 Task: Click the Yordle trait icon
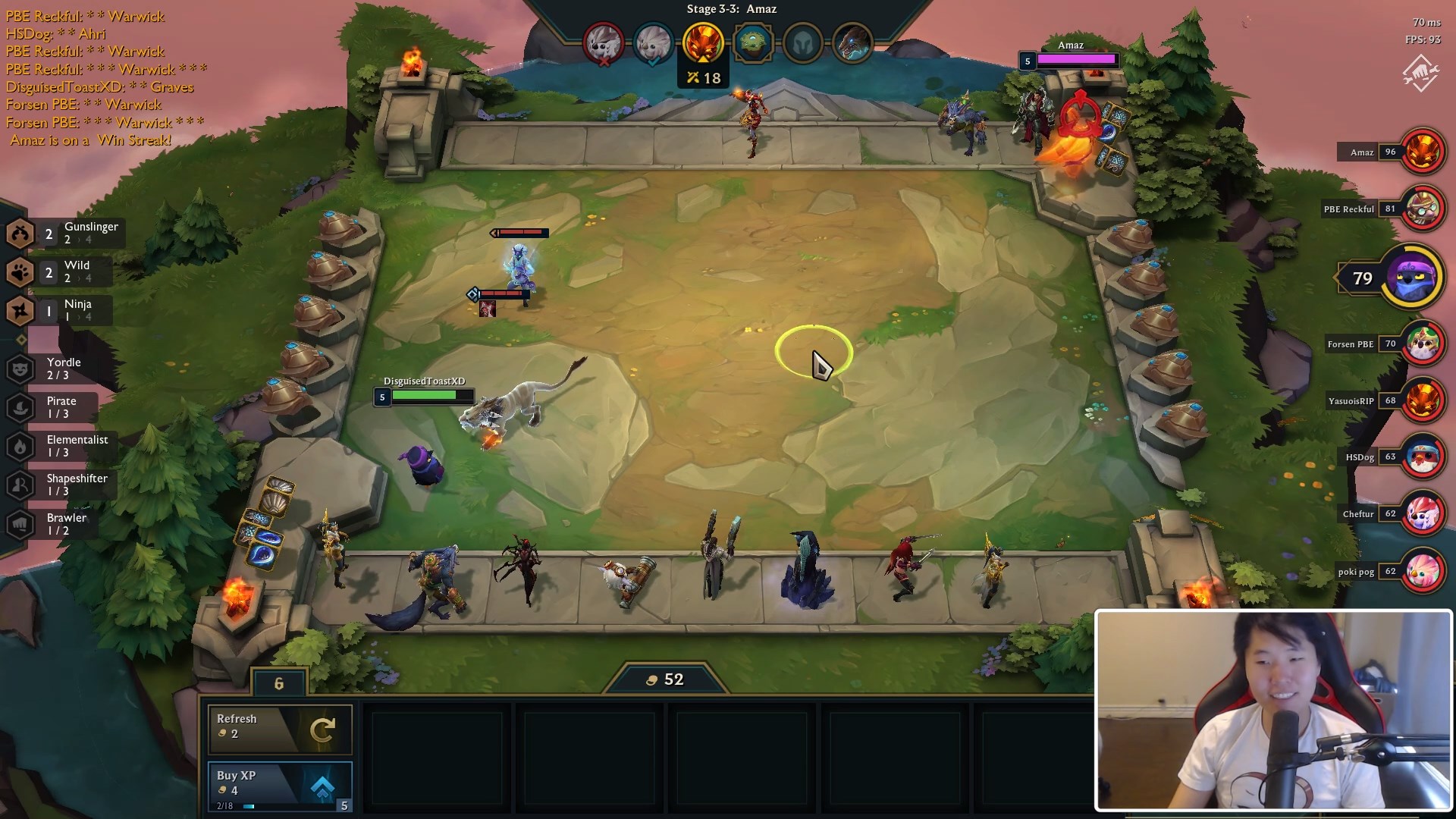click(x=17, y=369)
